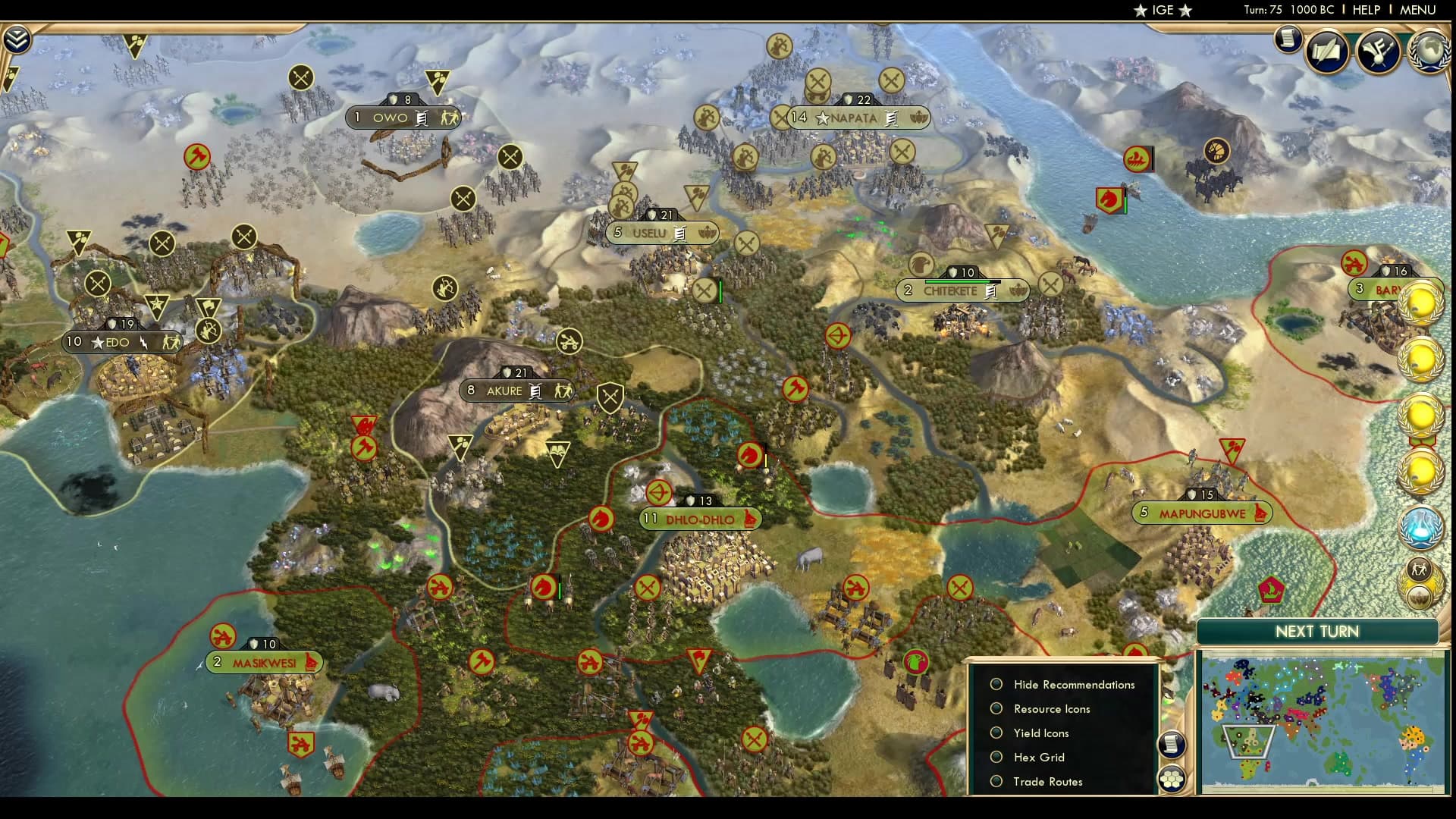The image size is (1456, 819).
Task: Open HELP from the top bar
Action: click(x=1366, y=10)
